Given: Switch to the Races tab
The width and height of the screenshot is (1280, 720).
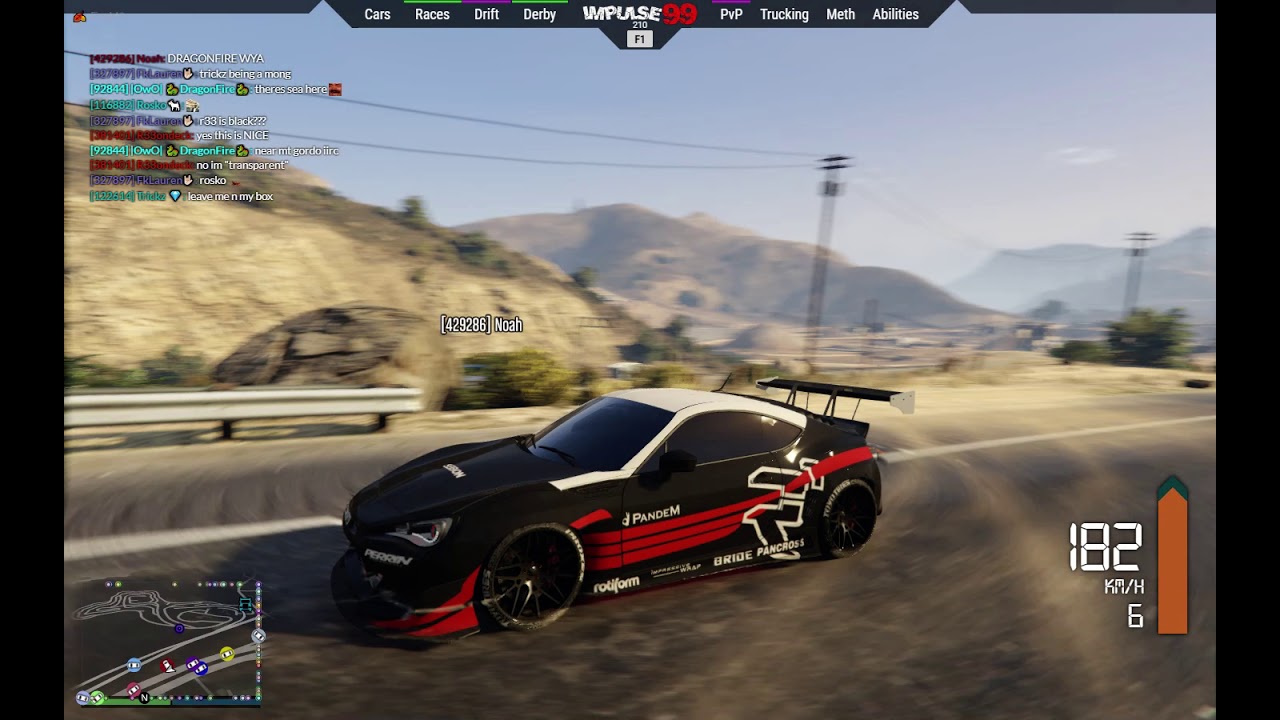Looking at the screenshot, I should pos(432,14).
